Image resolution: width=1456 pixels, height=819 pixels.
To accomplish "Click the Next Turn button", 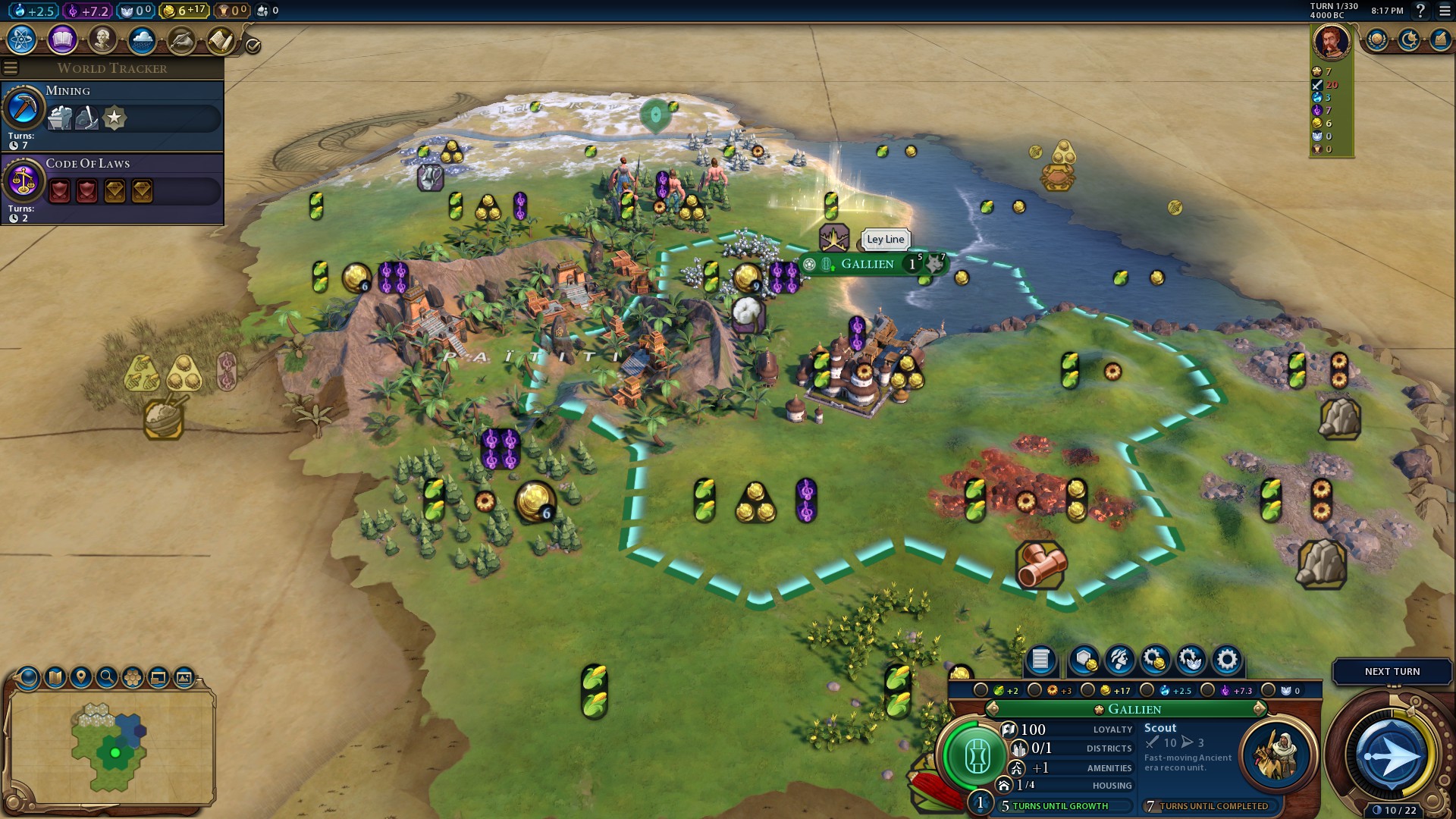I will 1392,672.
